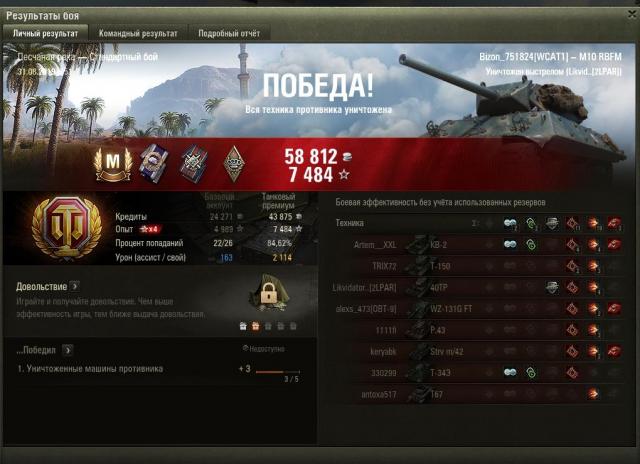This screenshot has height=464, width=640.
Task: Select the Artem__XXL KB-2 row
Action: point(478,245)
